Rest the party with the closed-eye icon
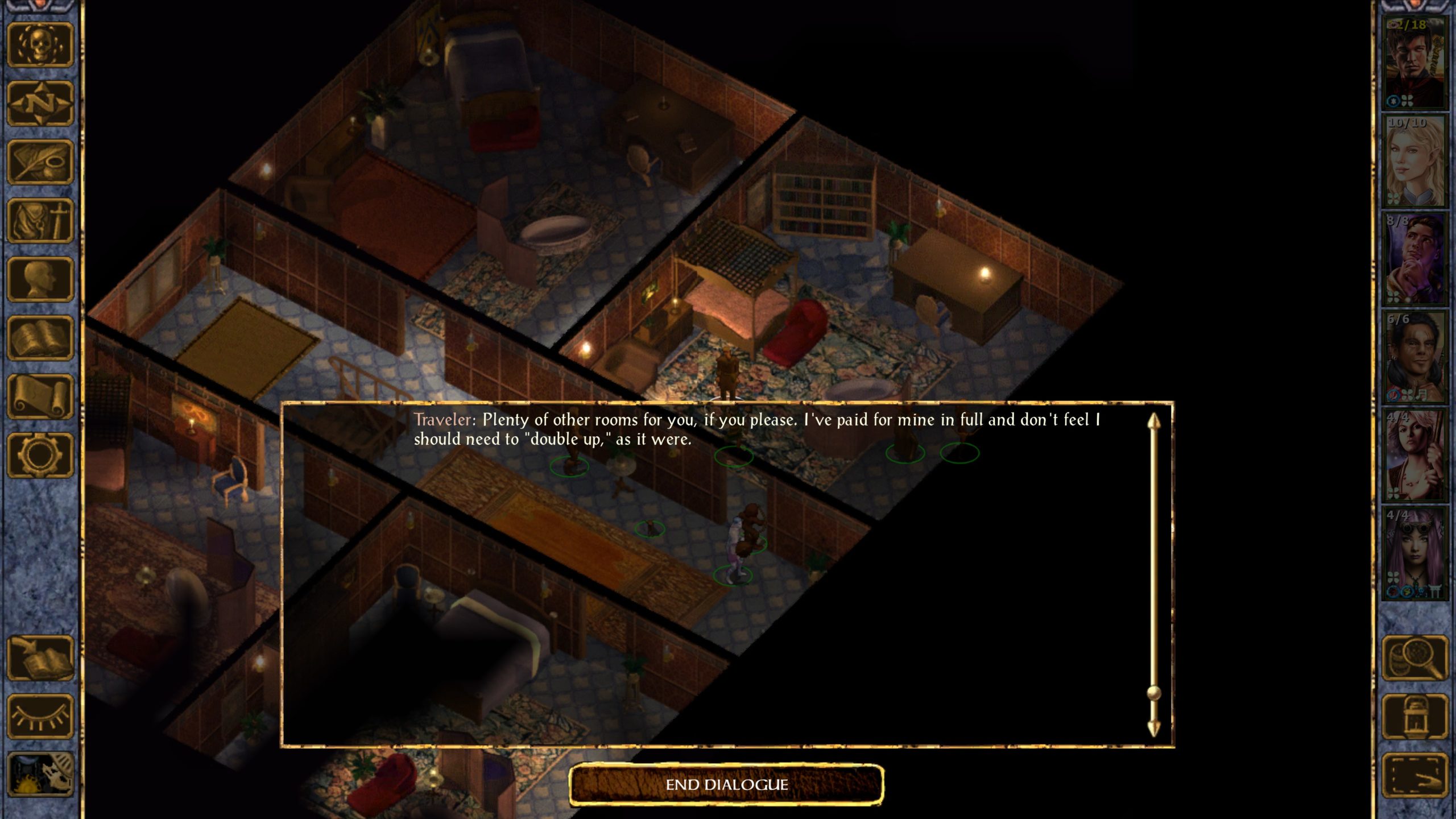 pyautogui.click(x=40, y=717)
